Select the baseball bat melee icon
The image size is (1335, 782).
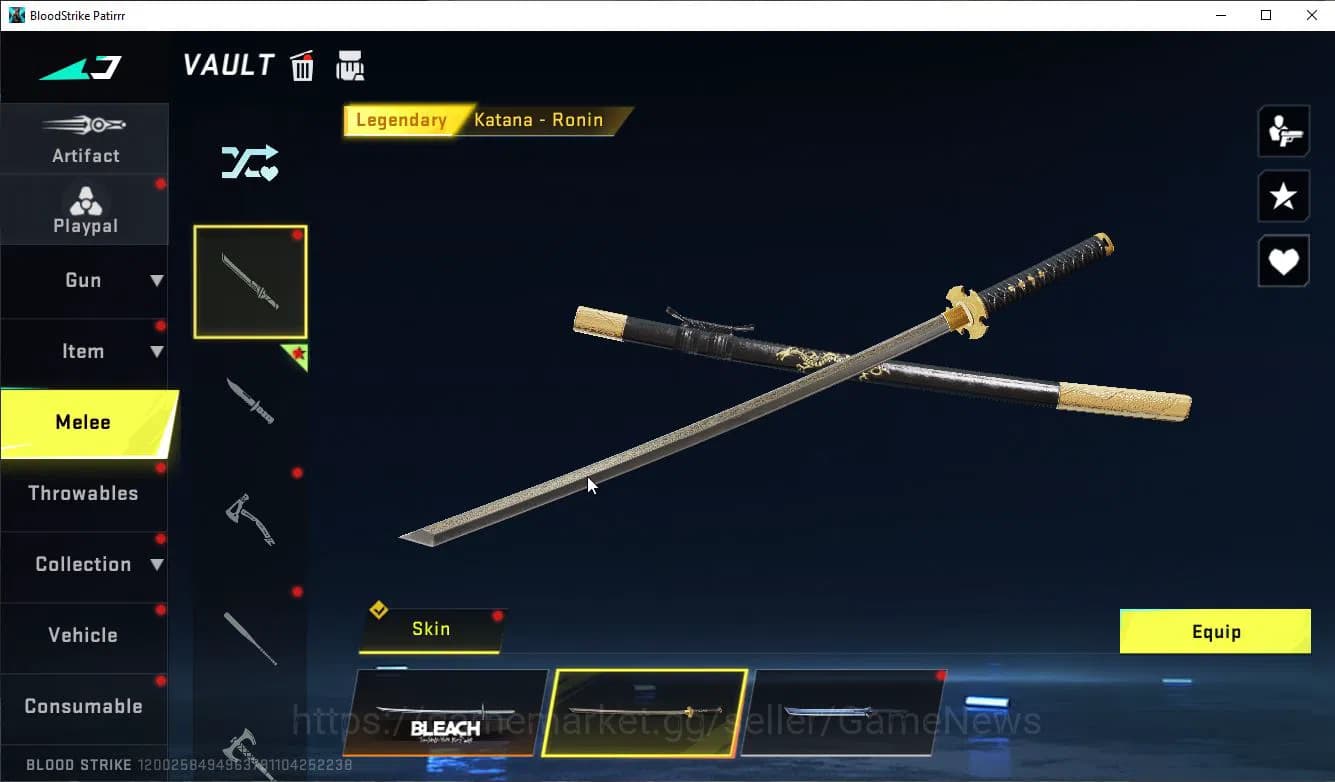click(x=251, y=638)
